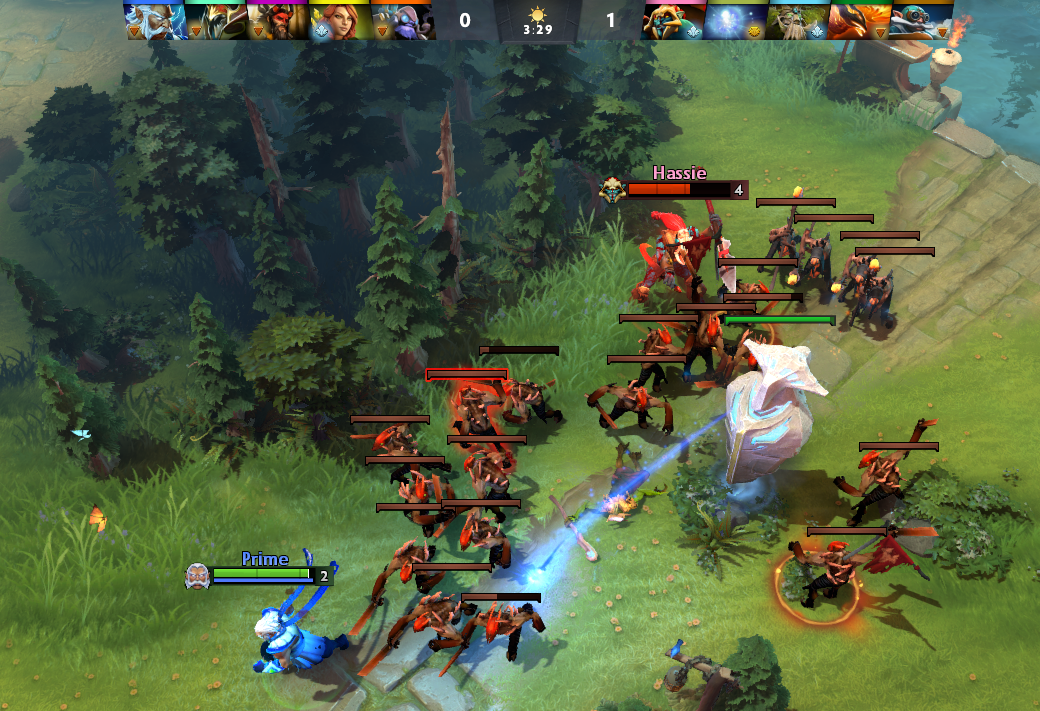Screen dimensions: 1040x711
Task: Click the Gyrocopter hero portrait
Action: pyautogui.click(x=921, y=20)
